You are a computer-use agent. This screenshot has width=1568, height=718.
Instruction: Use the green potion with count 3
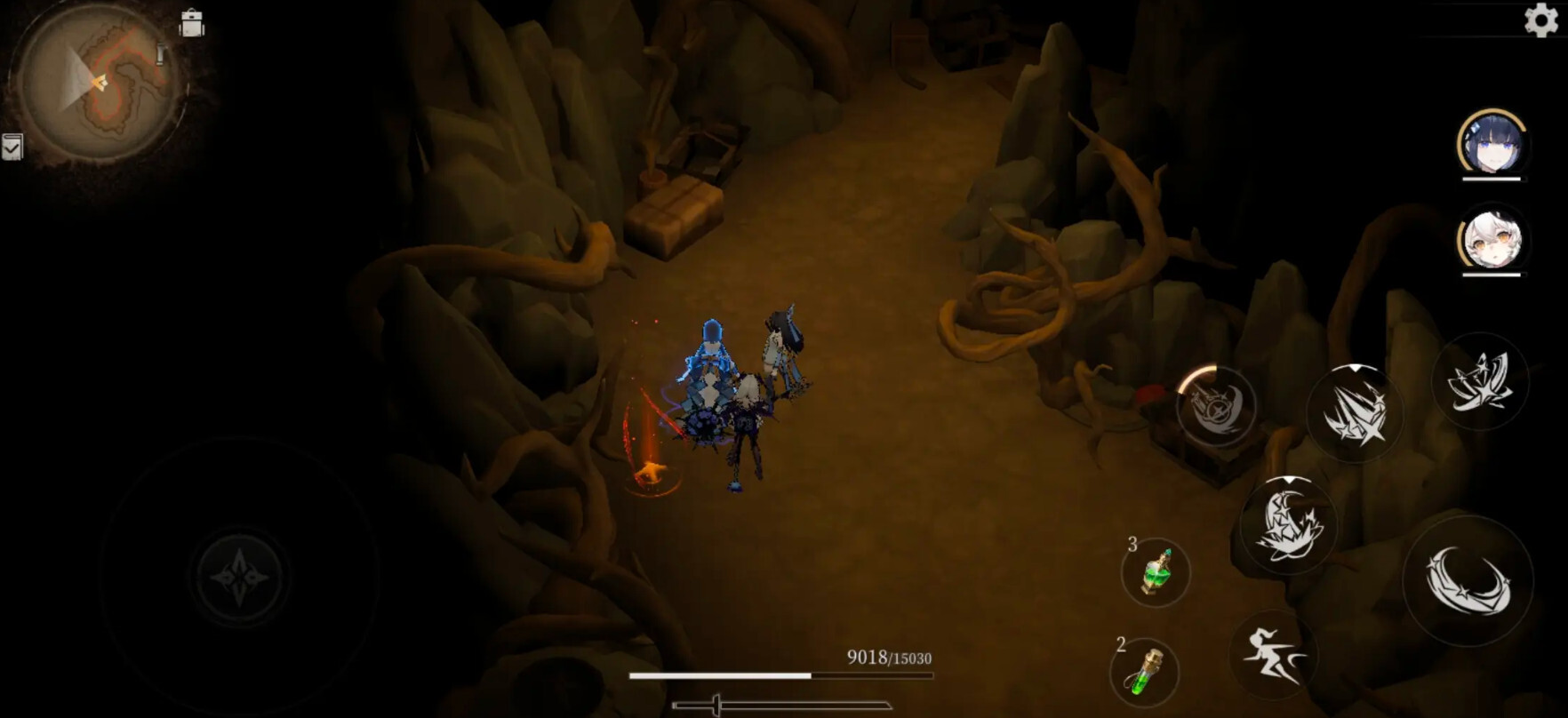(x=1155, y=572)
